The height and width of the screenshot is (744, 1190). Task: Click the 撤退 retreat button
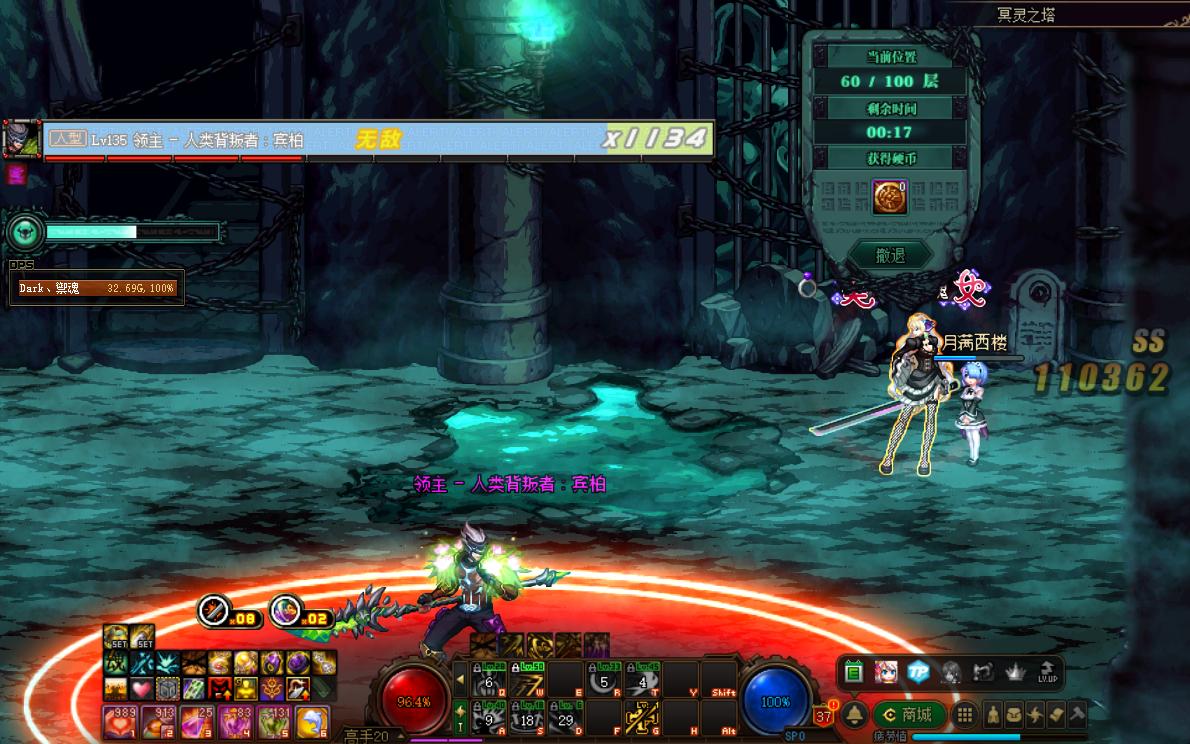[x=889, y=255]
